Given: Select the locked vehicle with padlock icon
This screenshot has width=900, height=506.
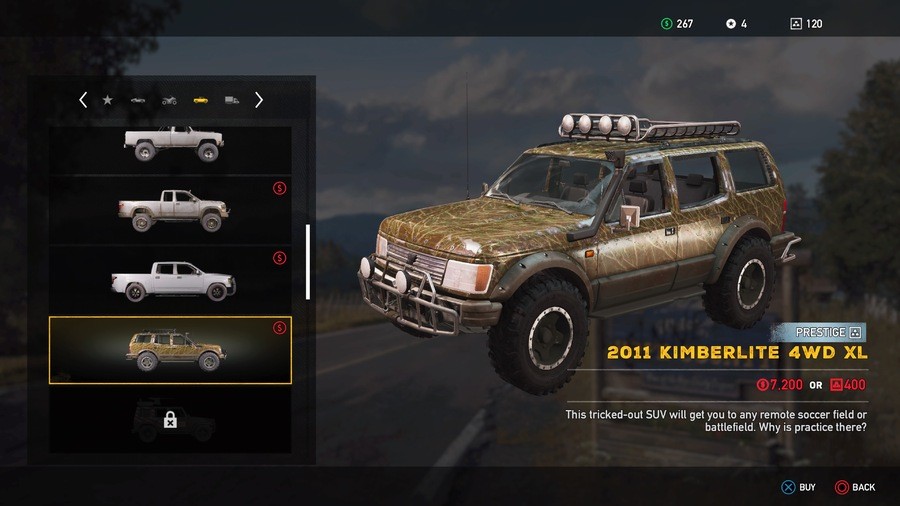Looking at the screenshot, I should point(171,420).
